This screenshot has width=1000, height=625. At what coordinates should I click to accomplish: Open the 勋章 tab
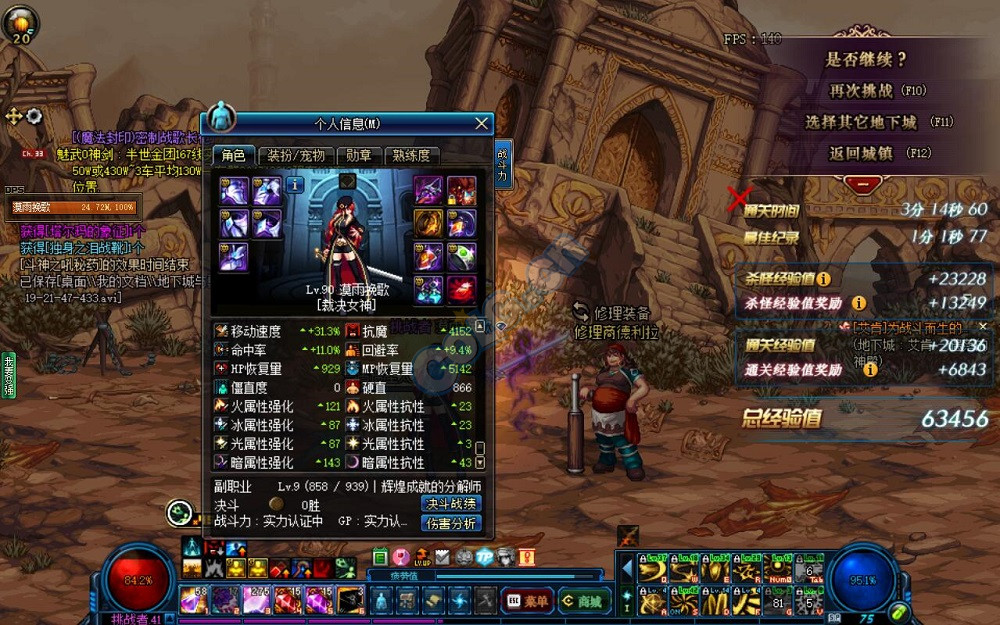[359, 156]
